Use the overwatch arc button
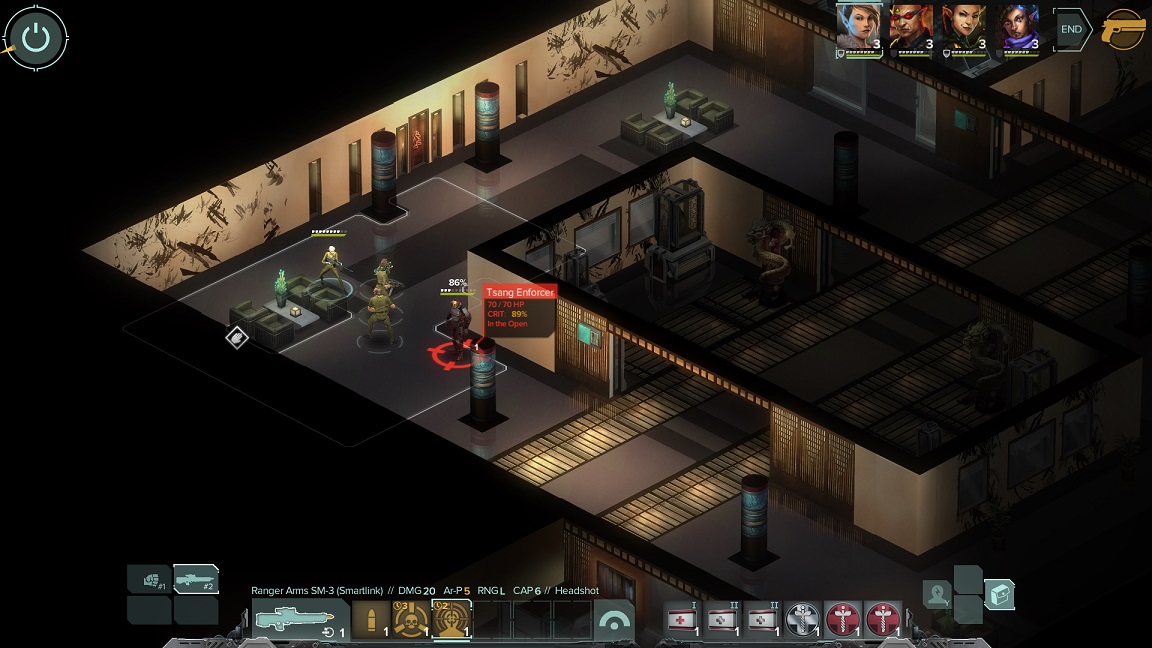 click(x=614, y=621)
